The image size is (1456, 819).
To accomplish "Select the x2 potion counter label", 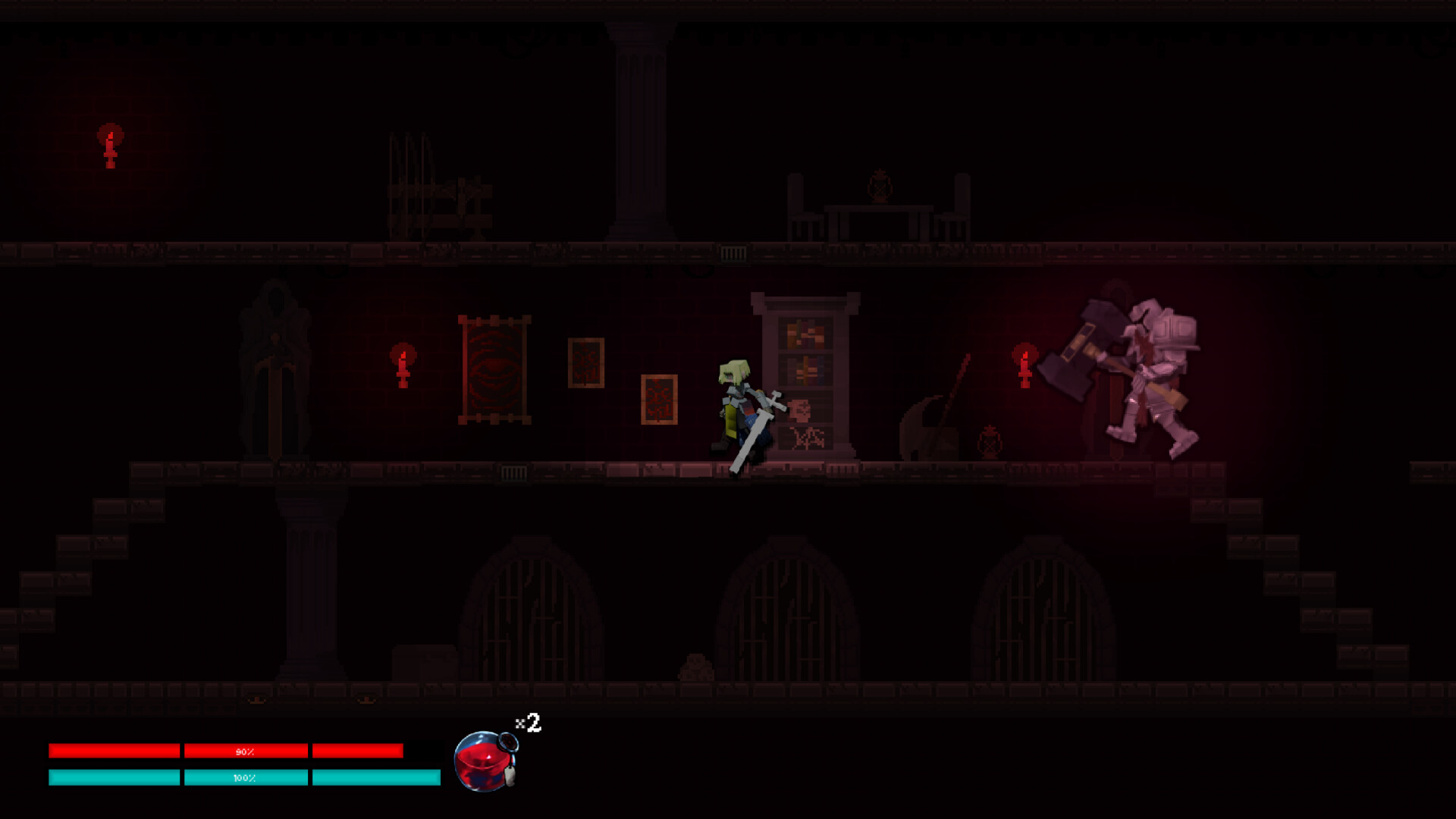I will coord(526,724).
